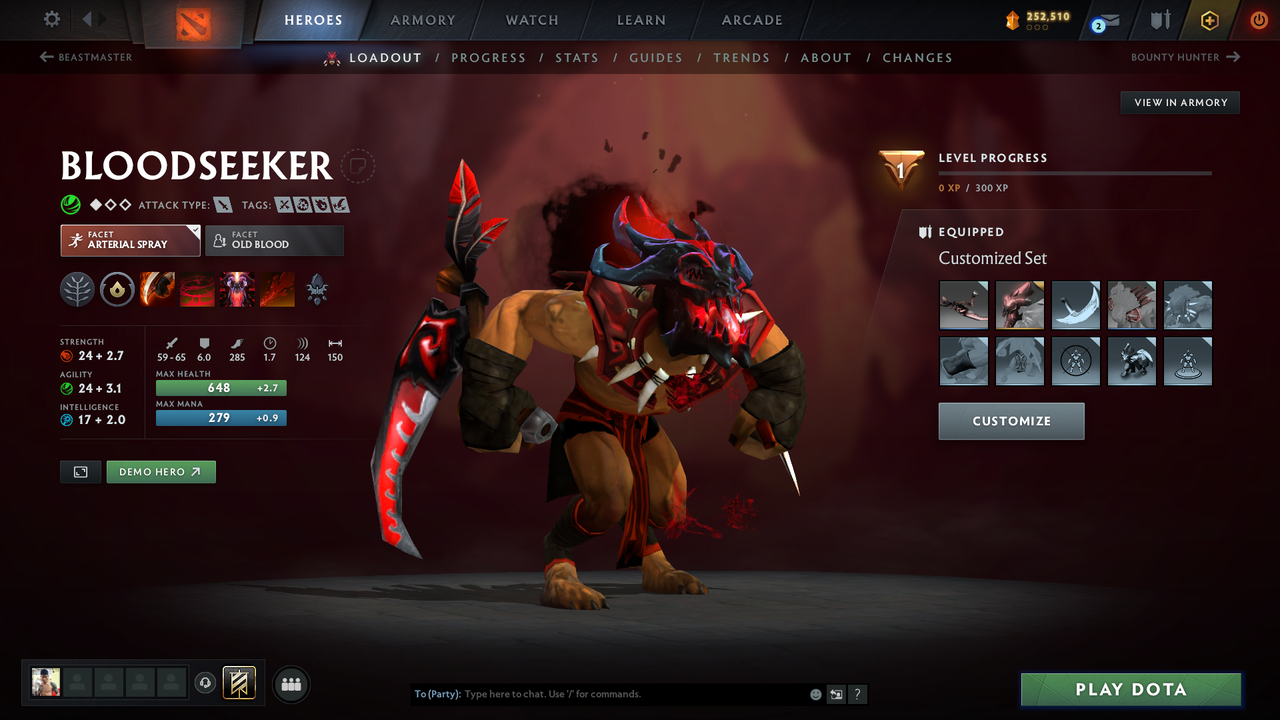
Task: Click the DEMO HERO button
Action: click(160, 471)
